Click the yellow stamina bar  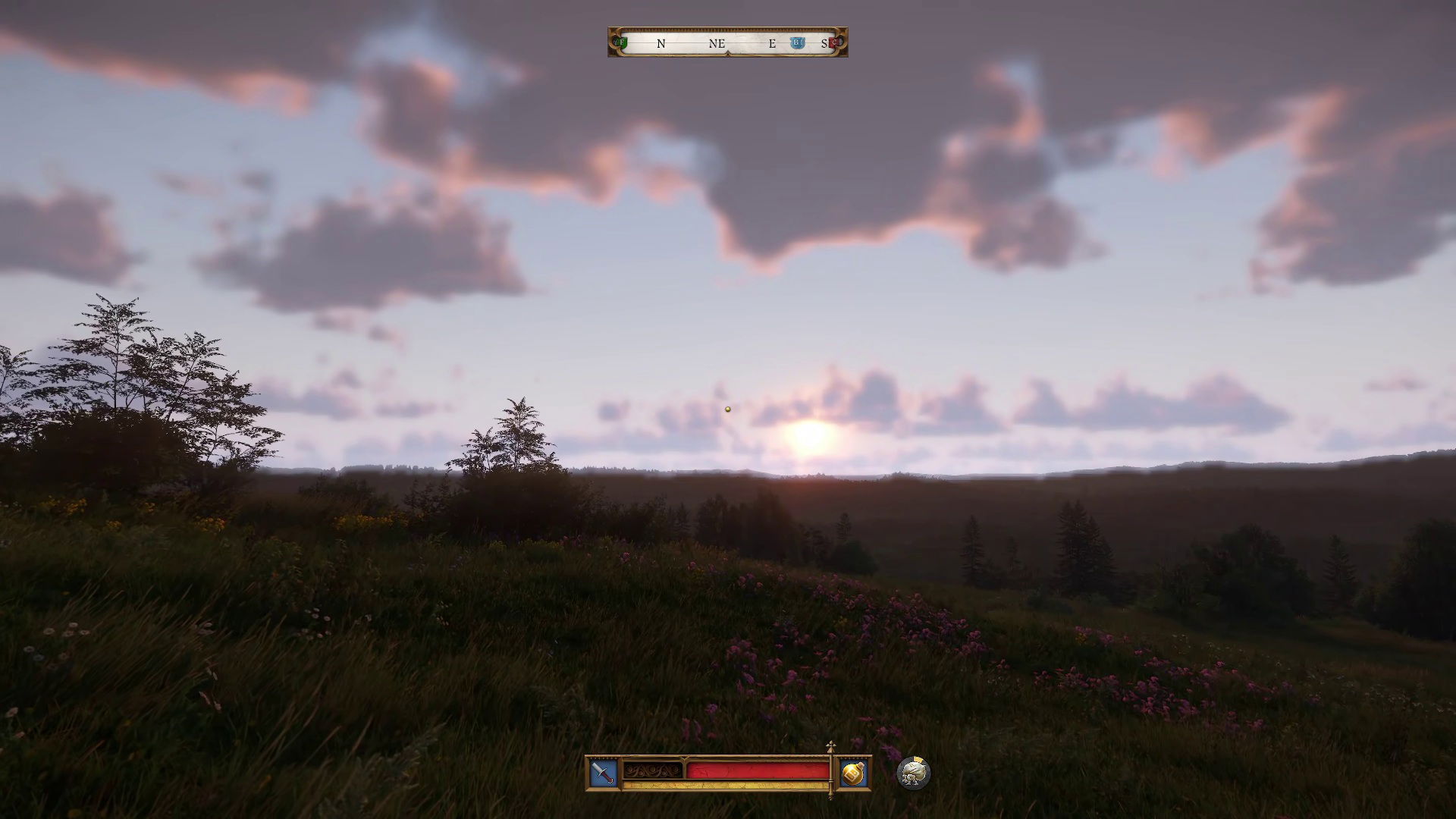pyautogui.click(x=725, y=786)
